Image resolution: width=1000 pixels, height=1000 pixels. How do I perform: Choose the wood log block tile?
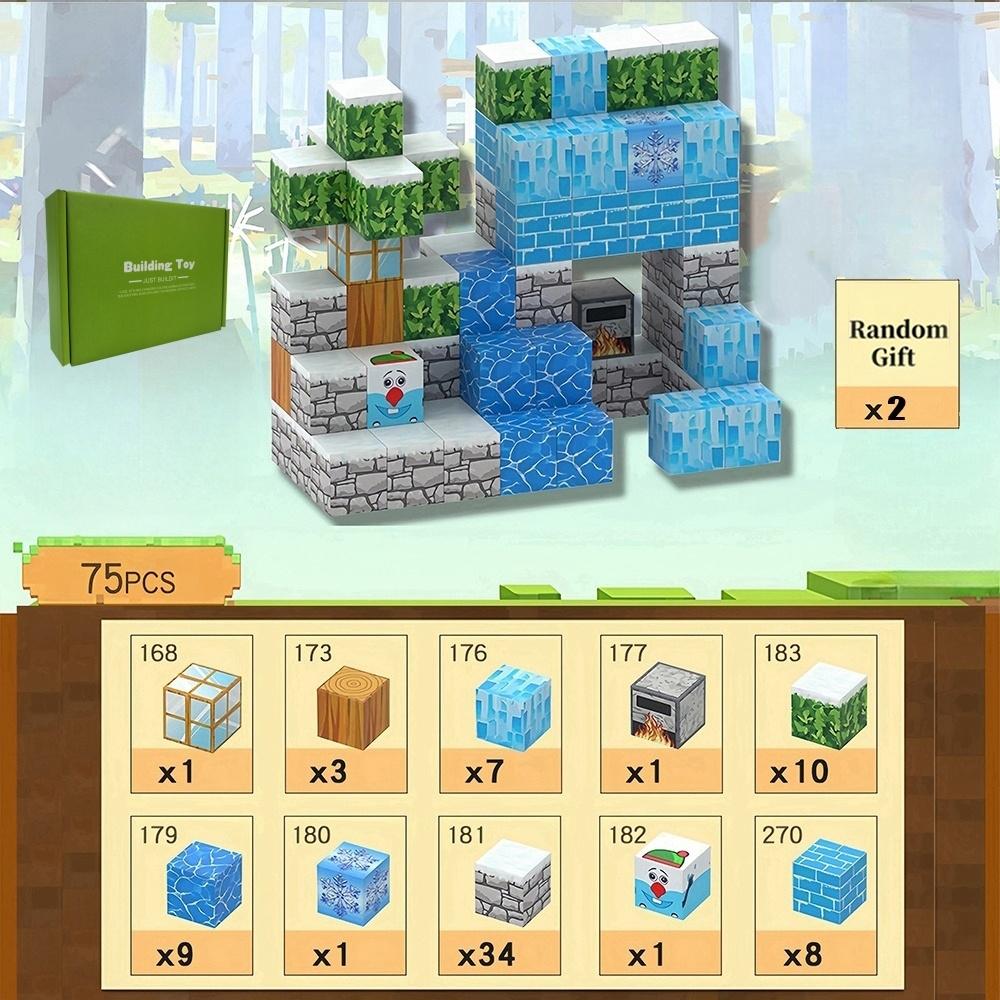coord(346,713)
